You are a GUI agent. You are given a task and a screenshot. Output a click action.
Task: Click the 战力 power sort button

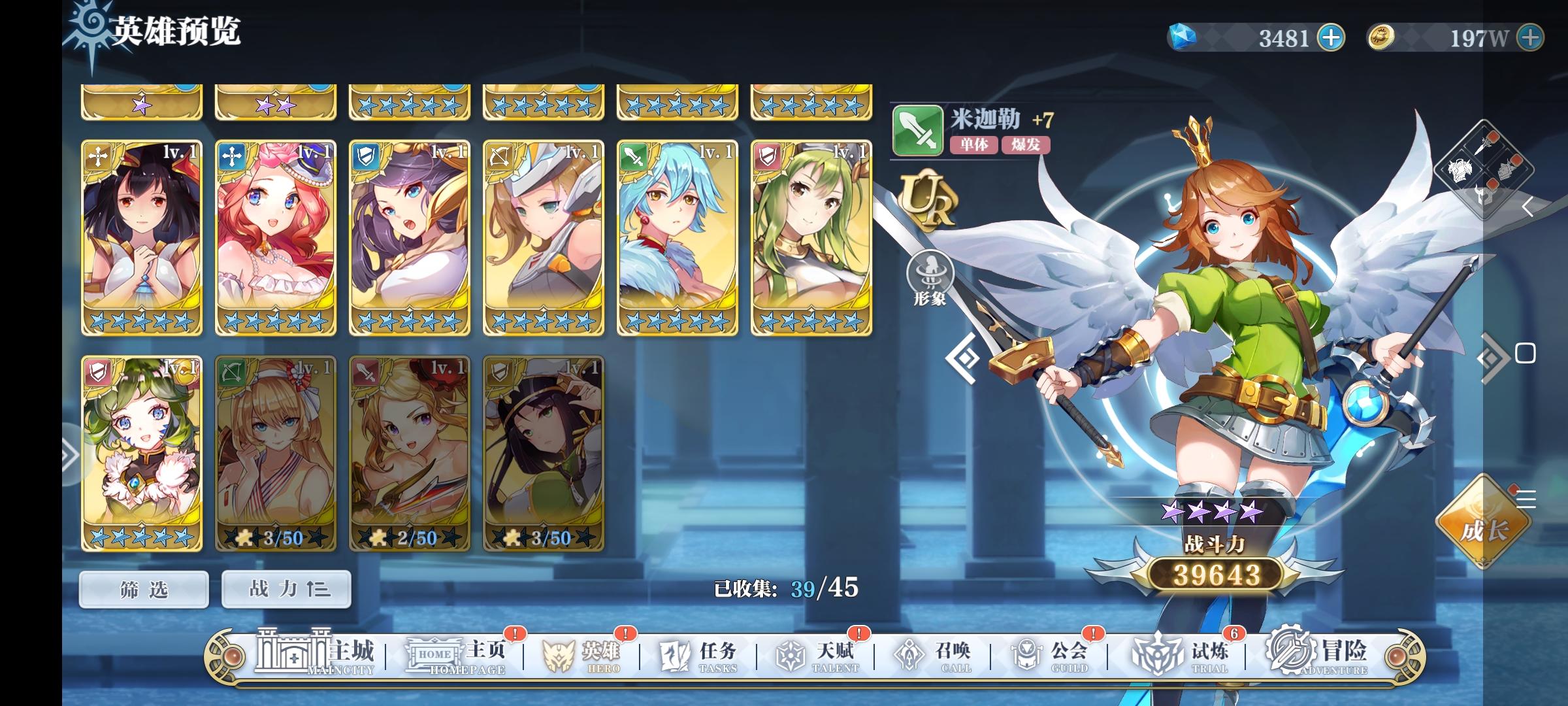point(285,588)
